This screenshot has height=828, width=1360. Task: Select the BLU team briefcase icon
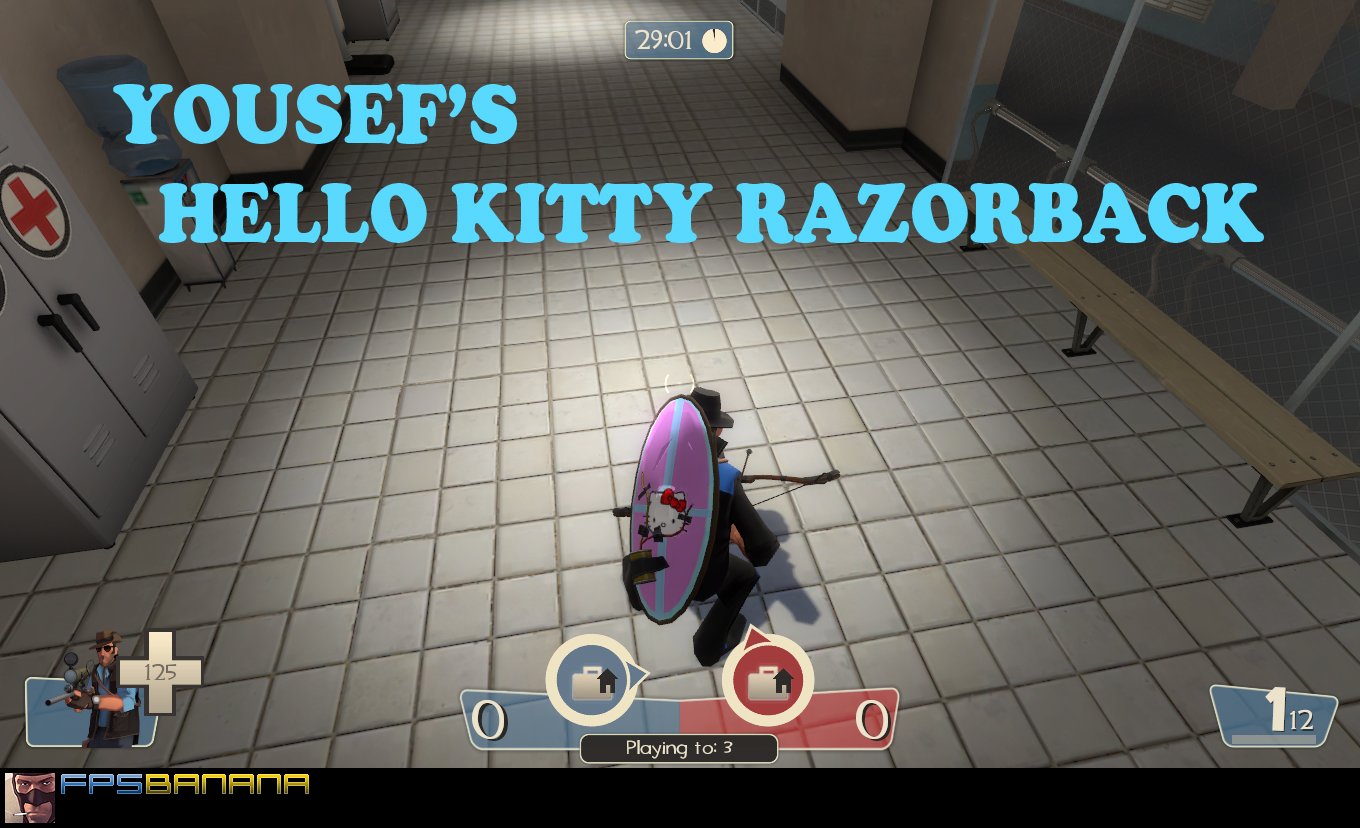coord(594,679)
